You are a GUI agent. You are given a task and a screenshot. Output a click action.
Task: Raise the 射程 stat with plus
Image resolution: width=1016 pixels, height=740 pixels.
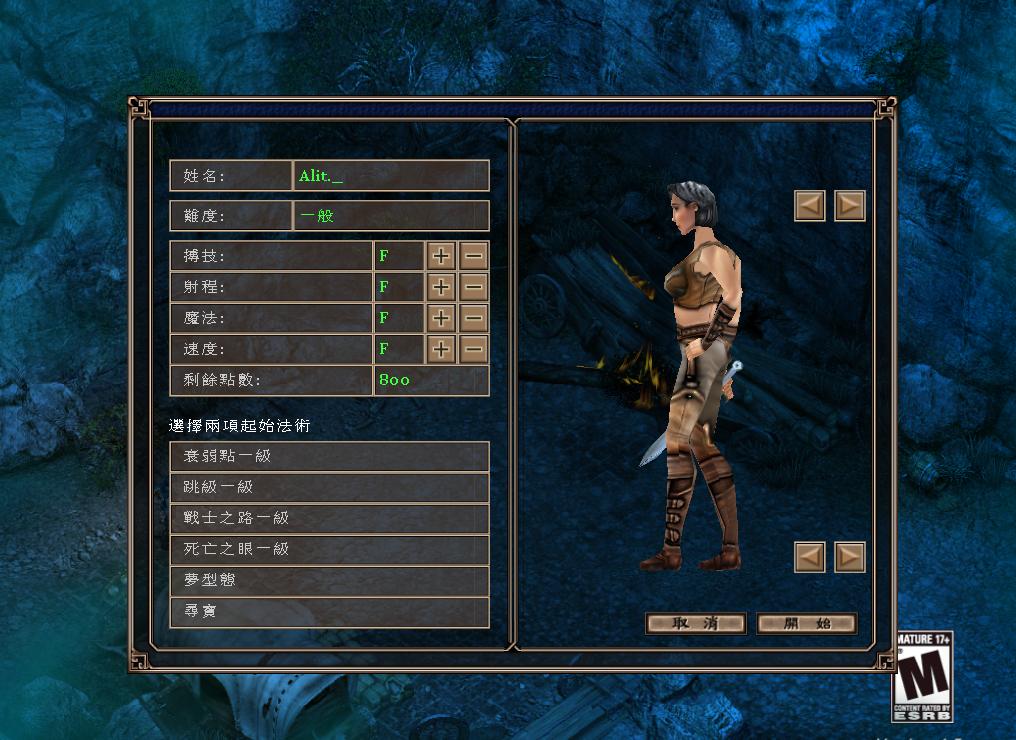pyautogui.click(x=441, y=287)
